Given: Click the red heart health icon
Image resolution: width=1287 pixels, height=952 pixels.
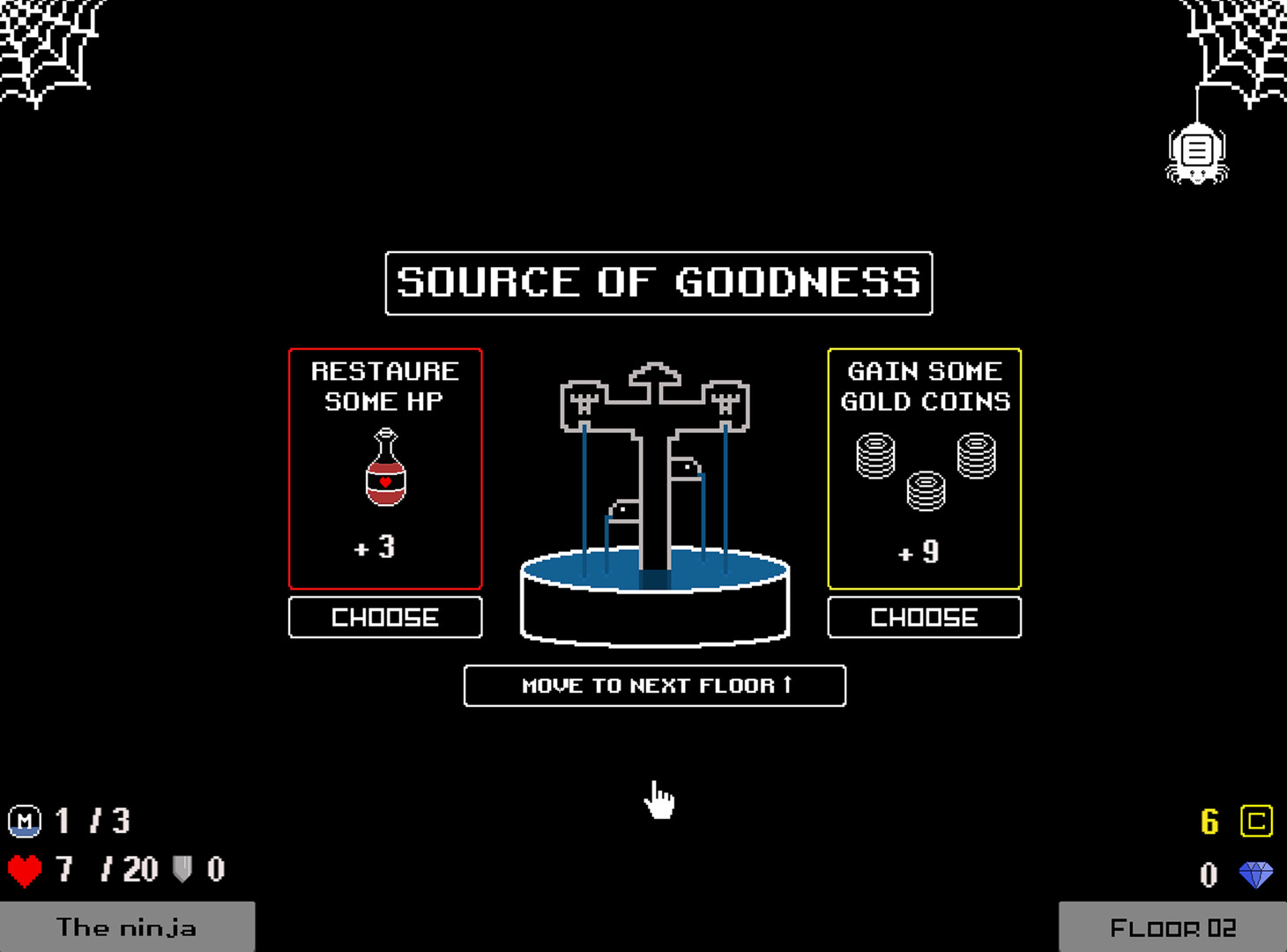Looking at the screenshot, I should coord(24,869).
